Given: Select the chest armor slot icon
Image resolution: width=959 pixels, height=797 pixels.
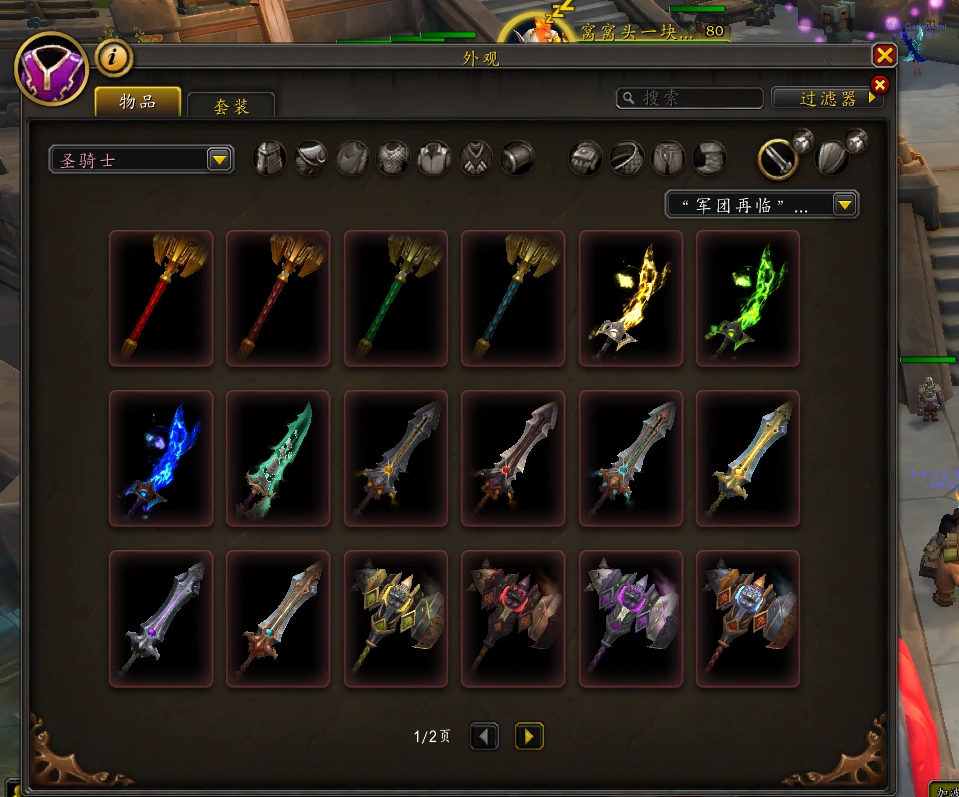Looking at the screenshot, I should pos(393,158).
